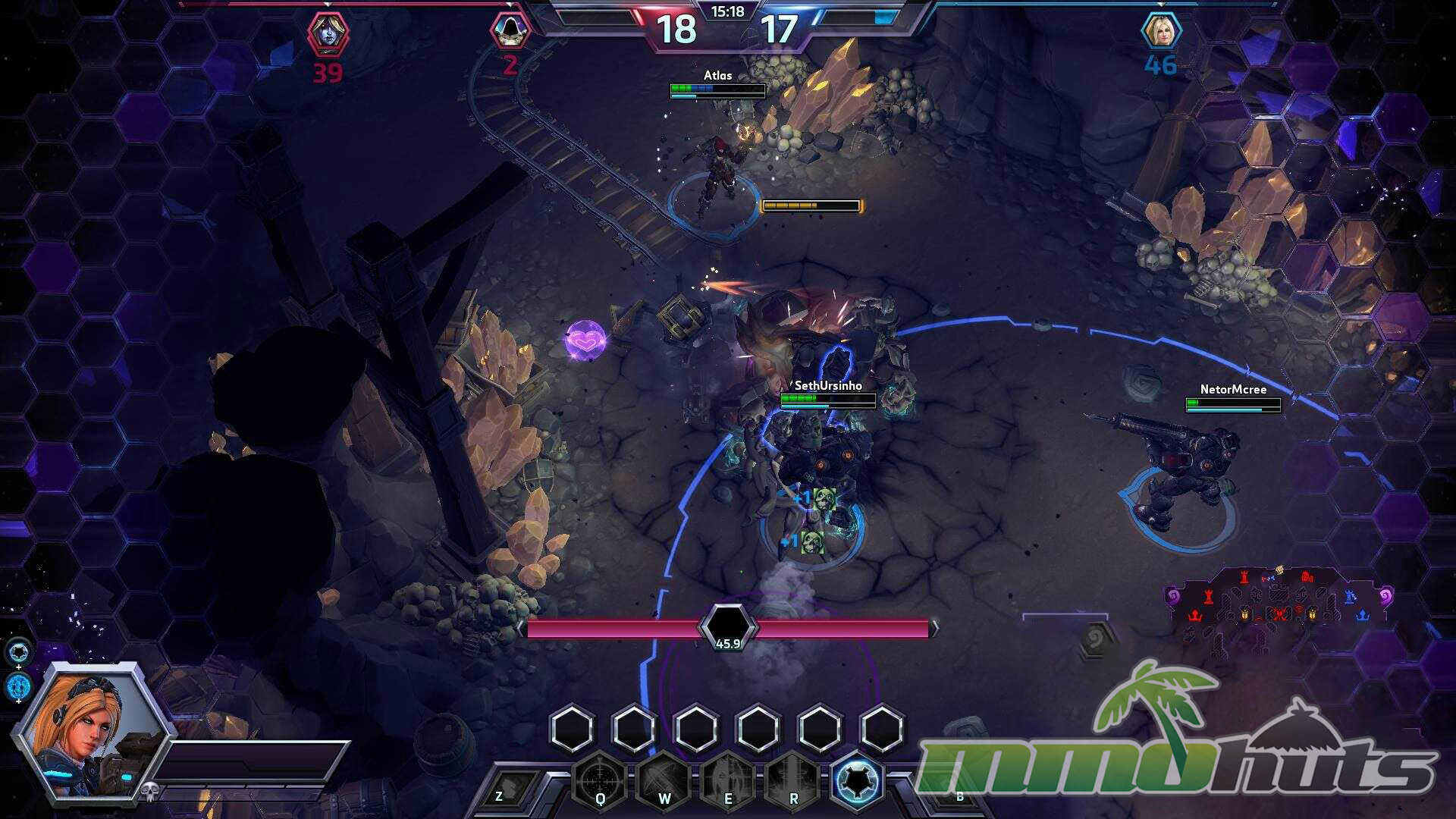Use the W ability icon
The height and width of the screenshot is (819, 1456).
(664, 781)
